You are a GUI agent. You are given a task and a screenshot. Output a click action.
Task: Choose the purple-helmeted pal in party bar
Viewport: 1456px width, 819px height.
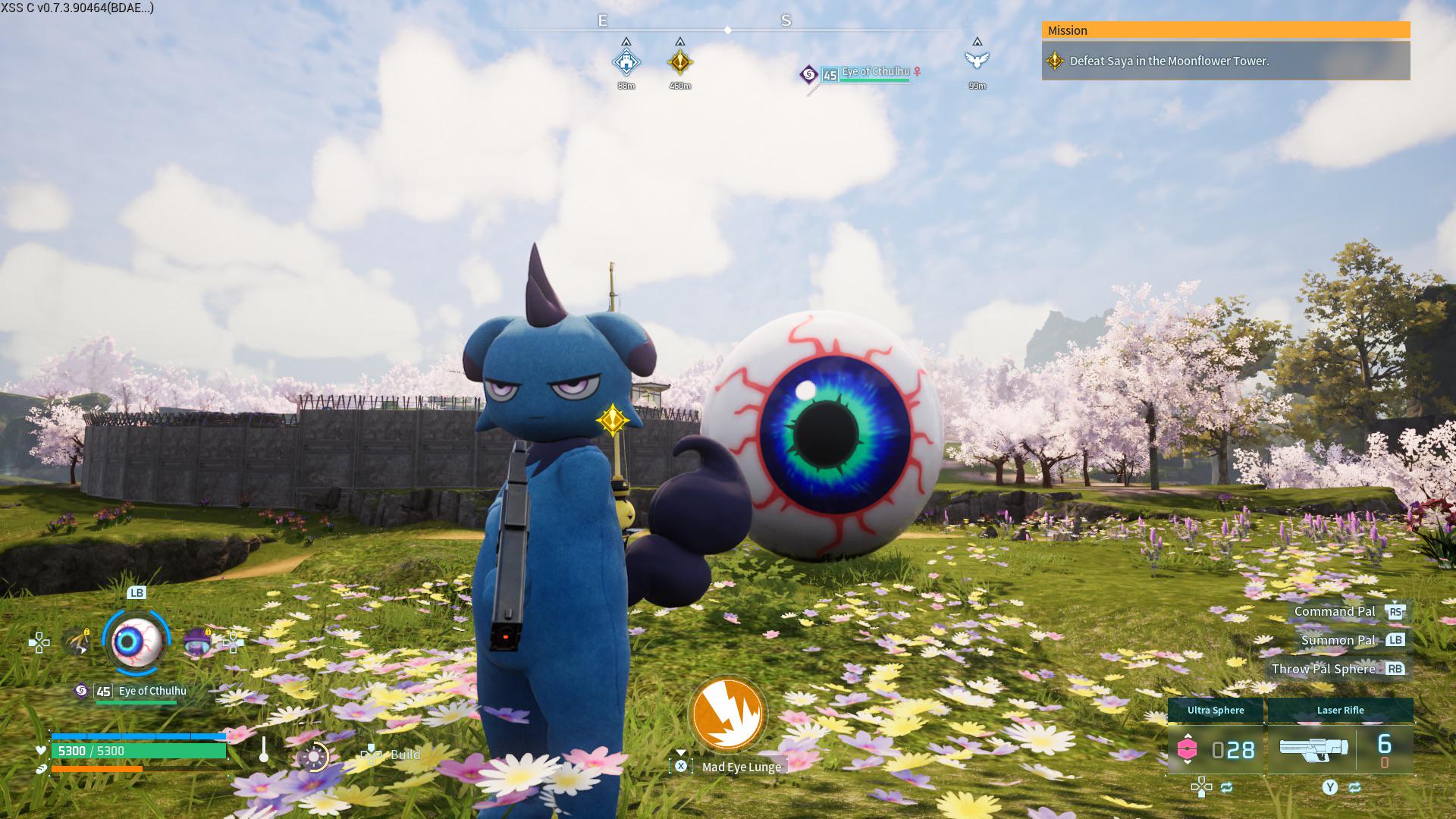198,642
